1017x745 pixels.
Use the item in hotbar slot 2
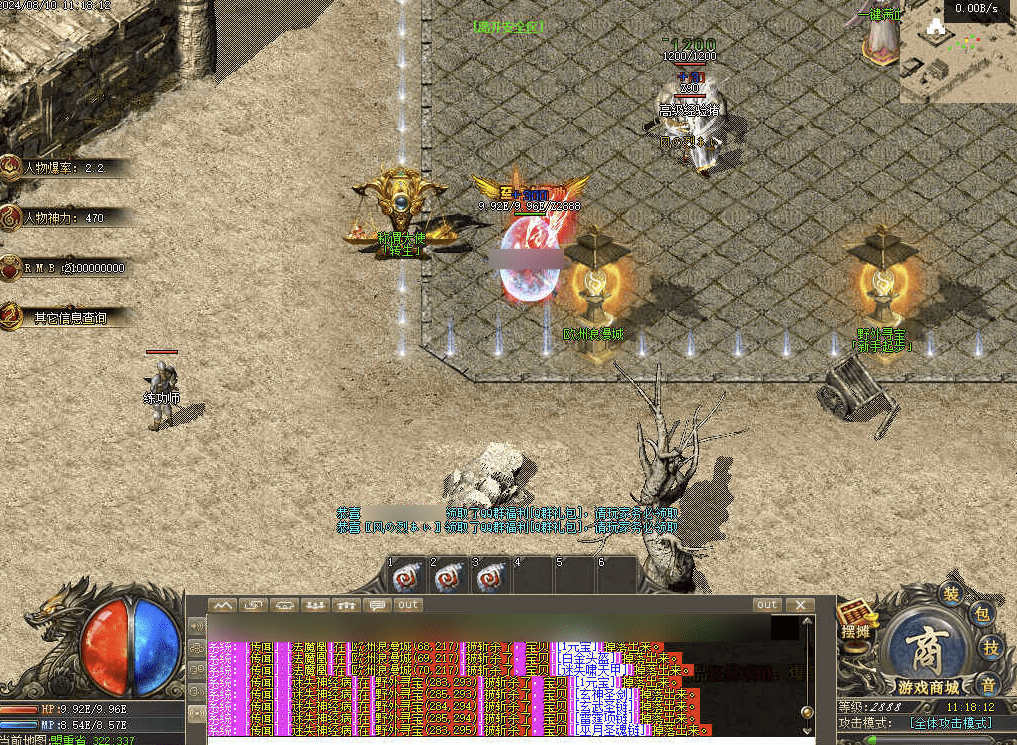pos(448,578)
